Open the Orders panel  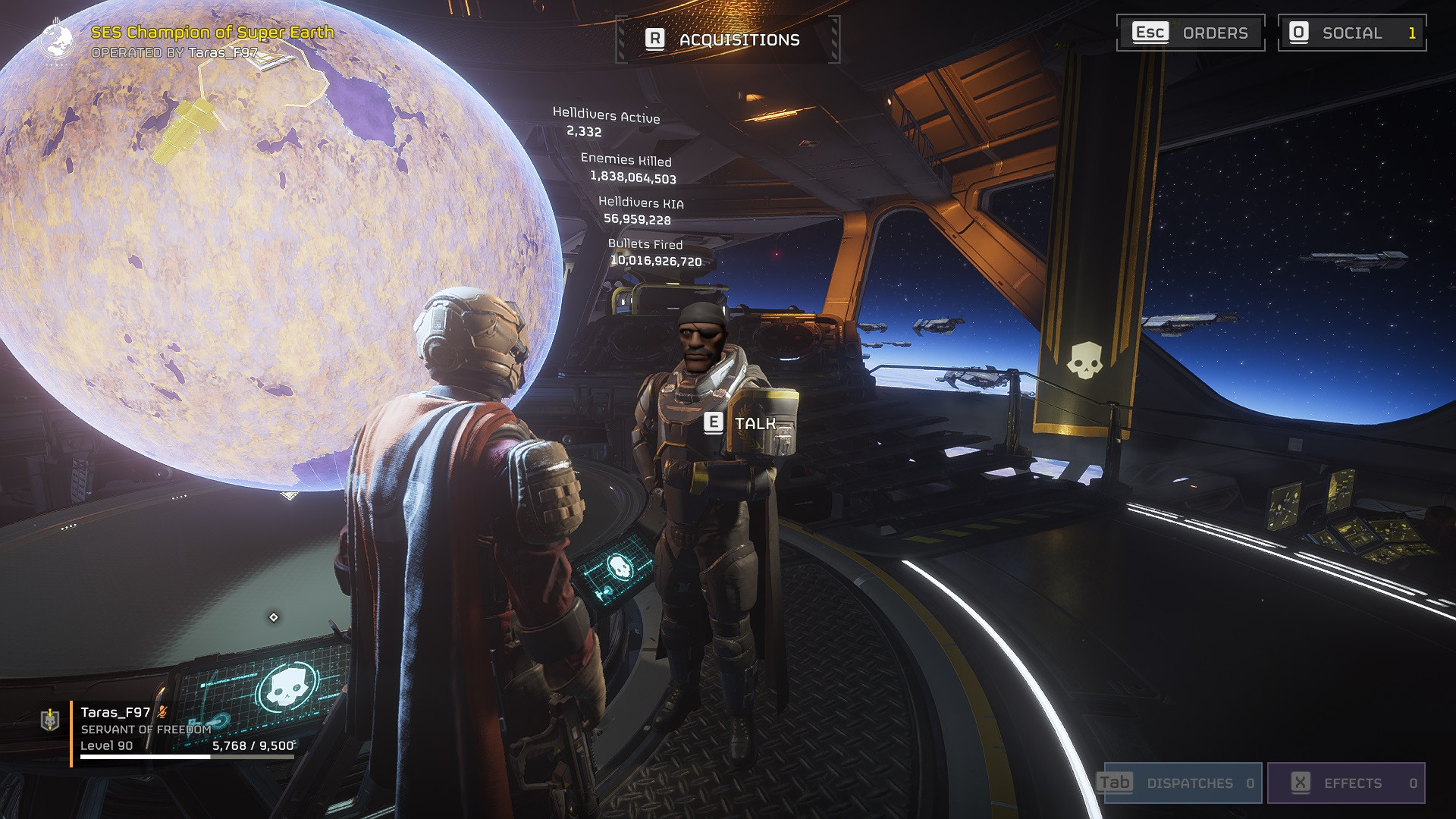coord(1190,33)
